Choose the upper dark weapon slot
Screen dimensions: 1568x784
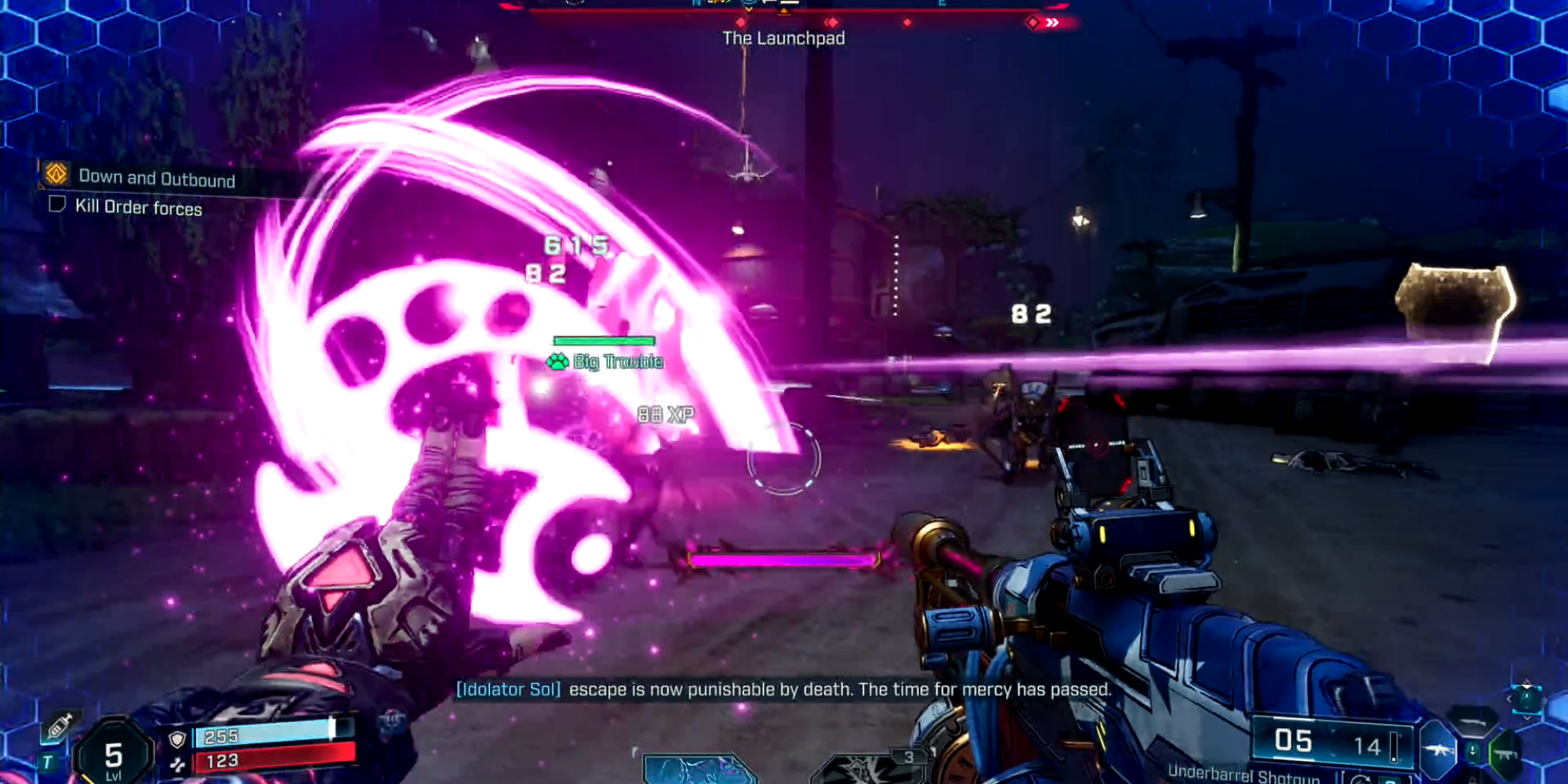click(1474, 720)
